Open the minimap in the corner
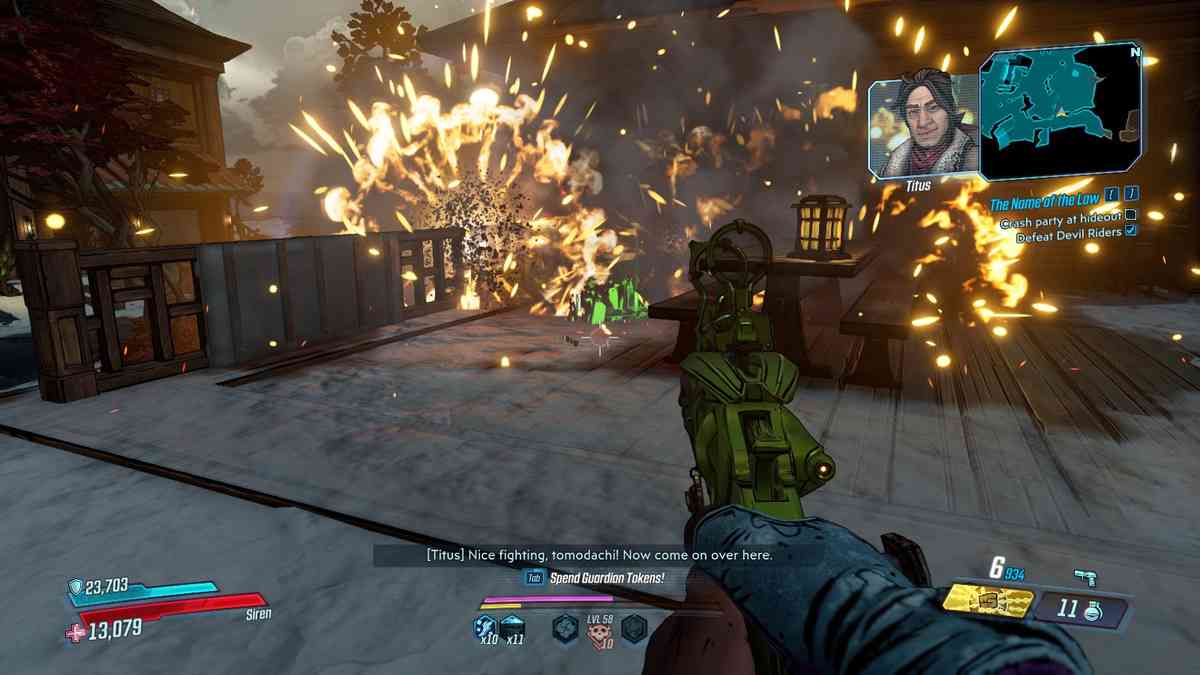Image resolution: width=1200 pixels, height=675 pixels. click(x=1061, y=110)
